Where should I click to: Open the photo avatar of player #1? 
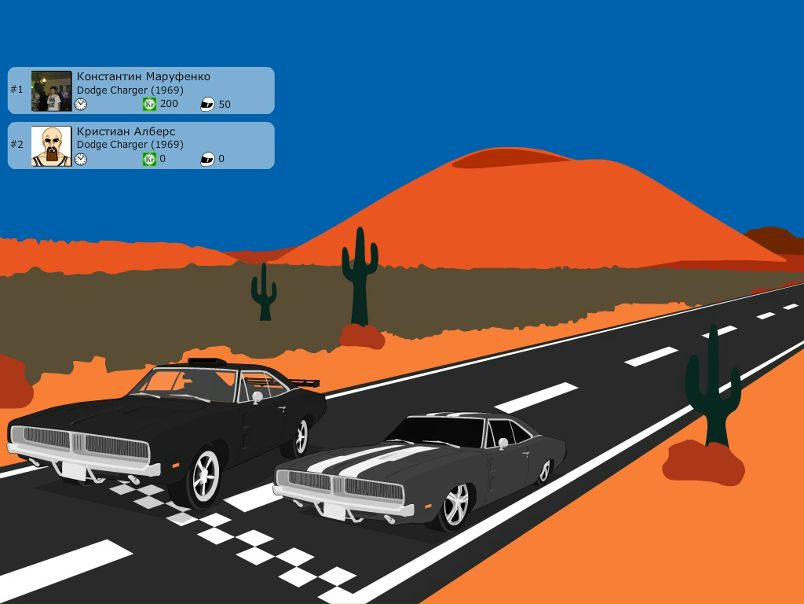(51, 91)
